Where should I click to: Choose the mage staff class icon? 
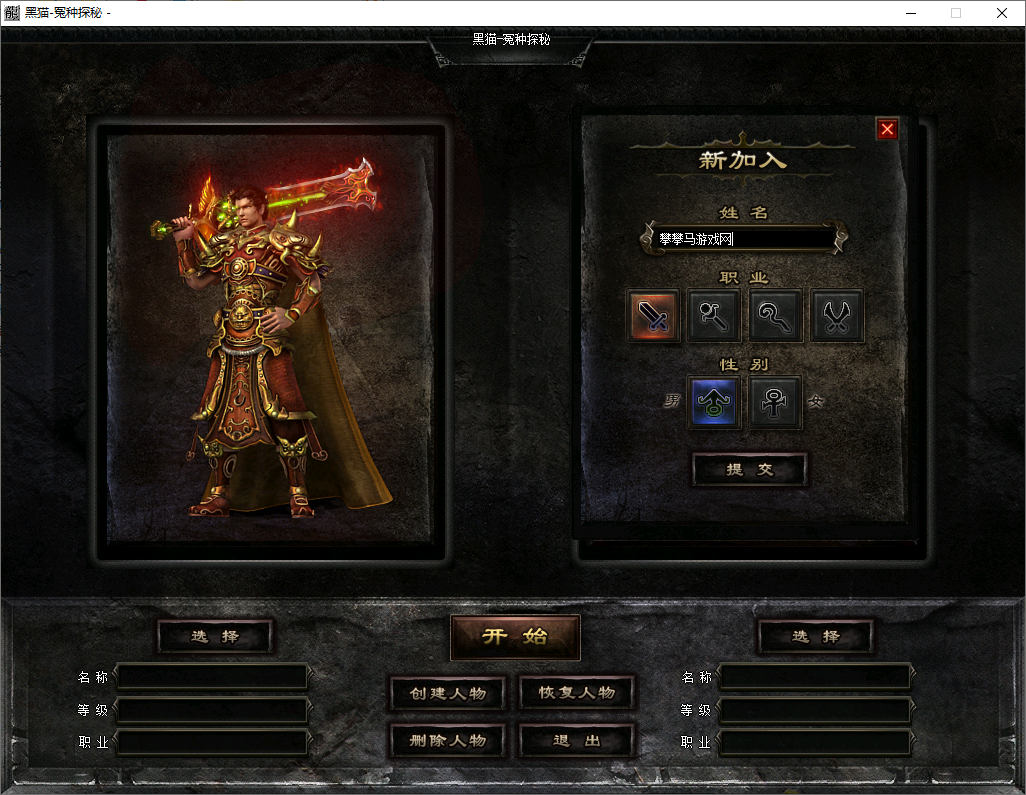tap(715, 317)
